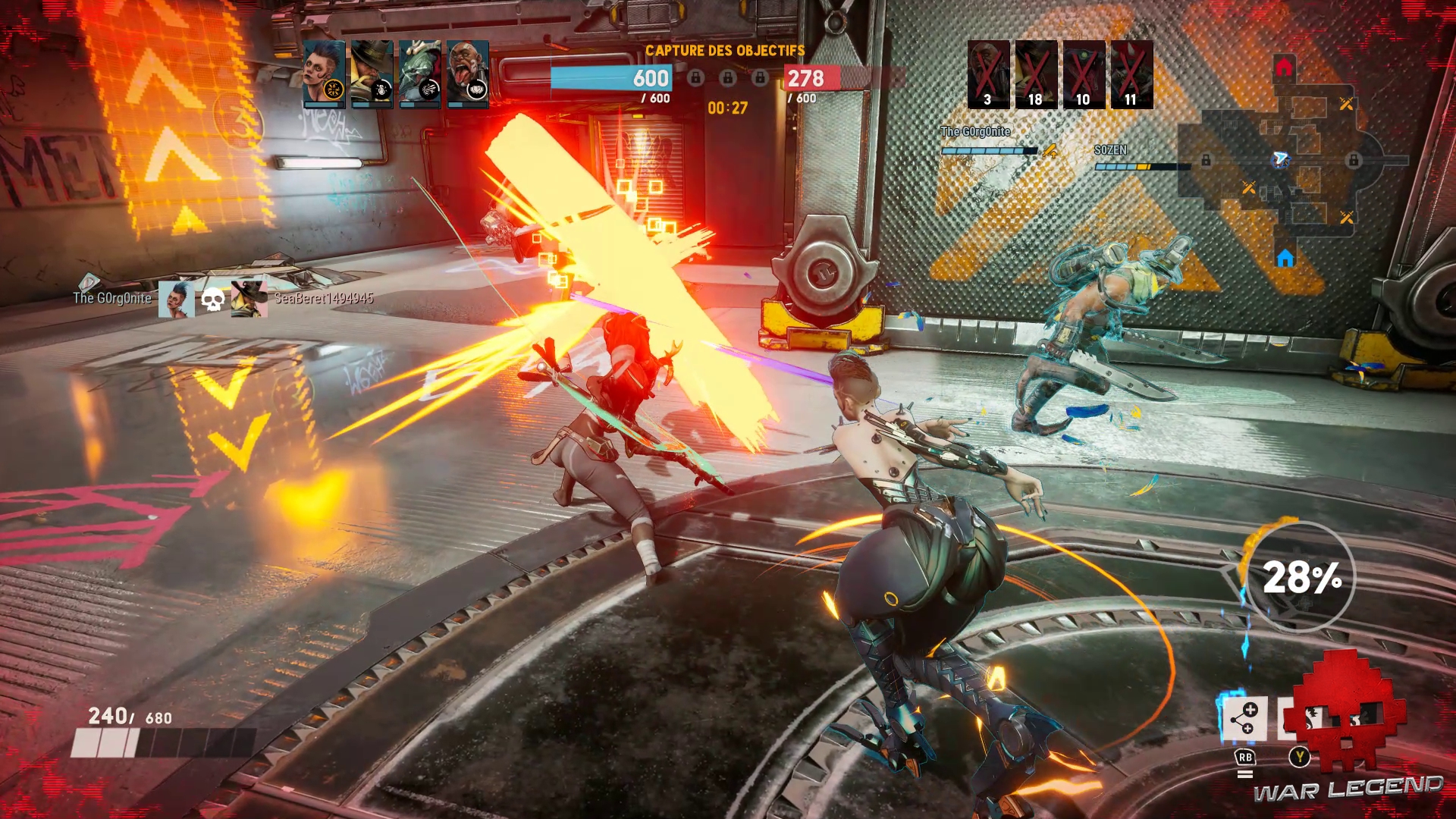Image resolution: width=1456 pixels, height=819 pixels.
Task: Select the cowboy-hat teammate portrait
Action: point(372,74)
